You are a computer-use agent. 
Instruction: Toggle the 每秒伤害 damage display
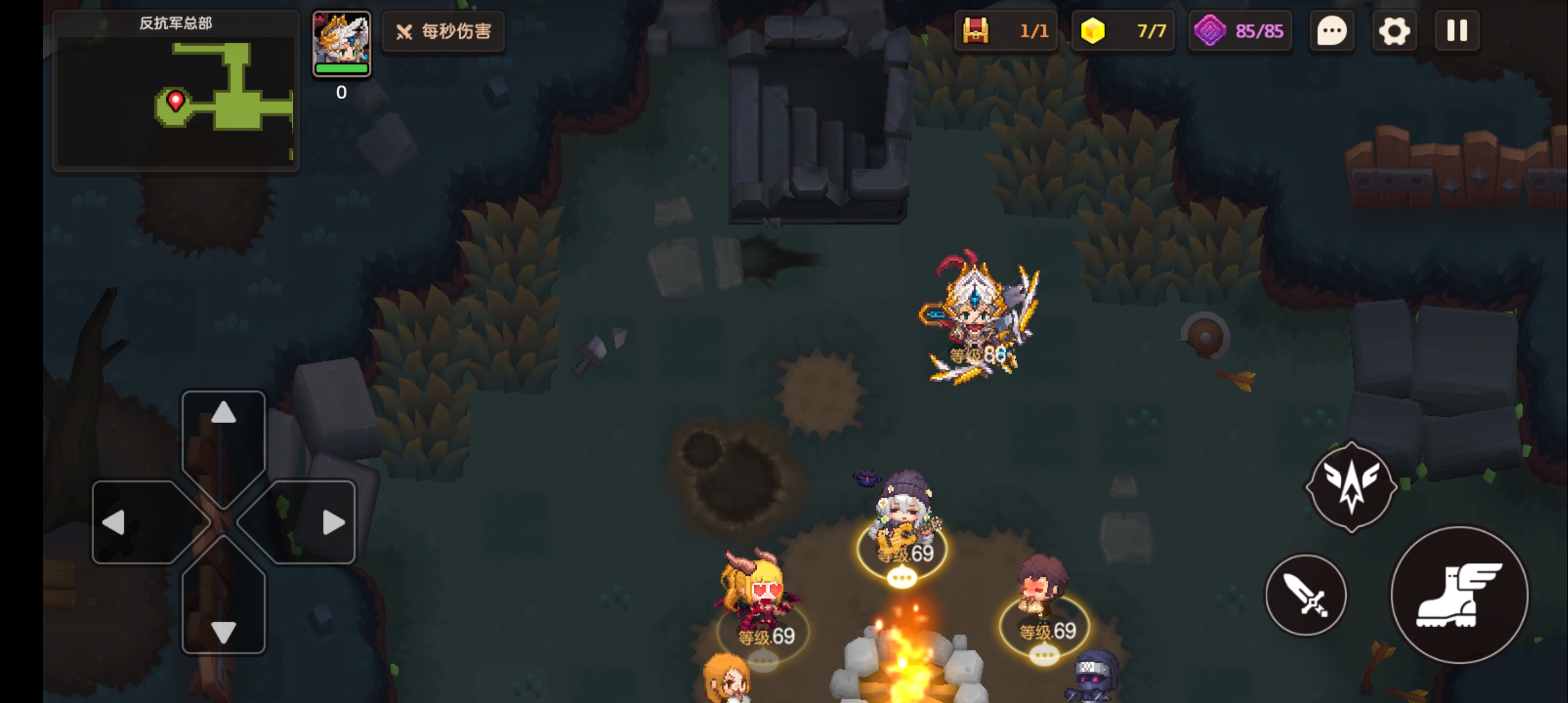click(443, 31)
